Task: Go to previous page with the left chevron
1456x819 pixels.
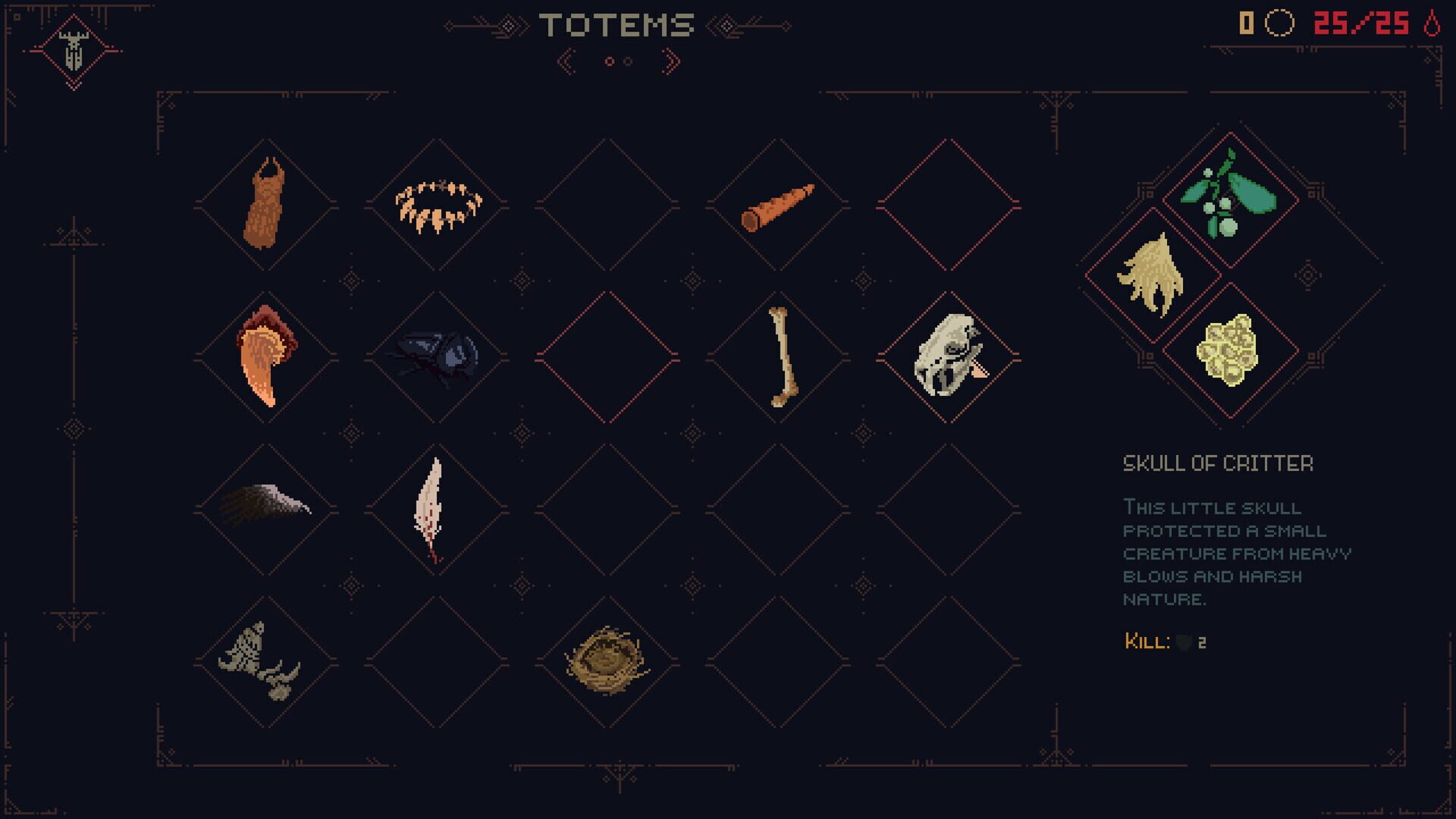Action: [565, 61]
